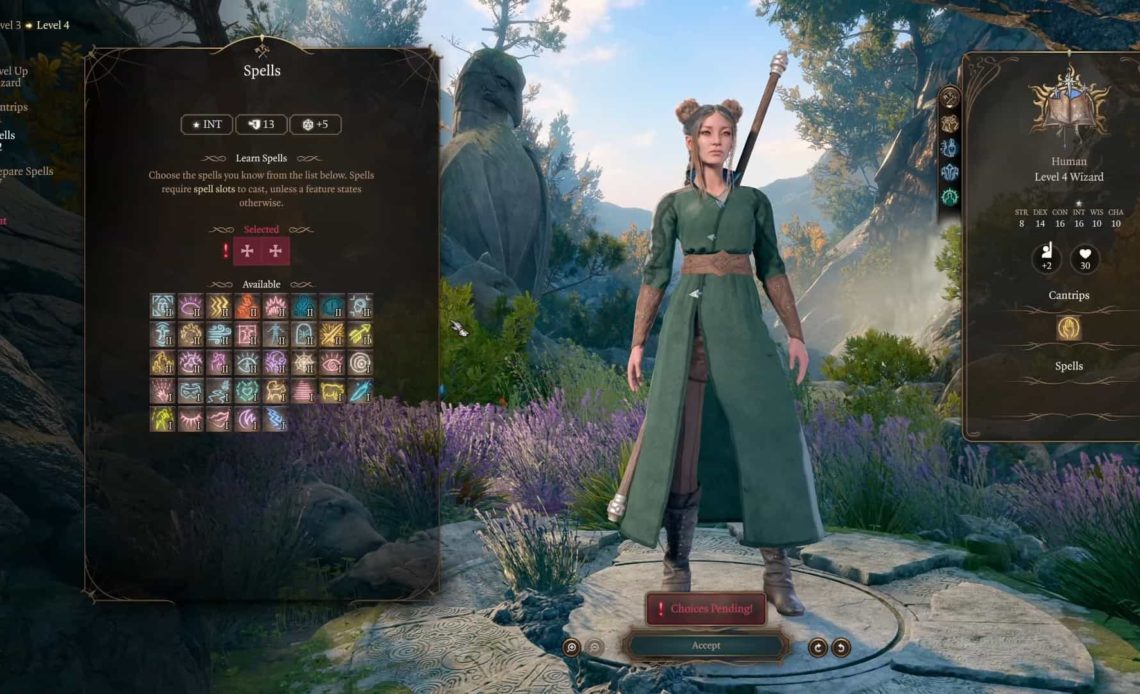Select the white spiral rings level I spell
This screenshot has height=694, width=1140.
point(360,362)
